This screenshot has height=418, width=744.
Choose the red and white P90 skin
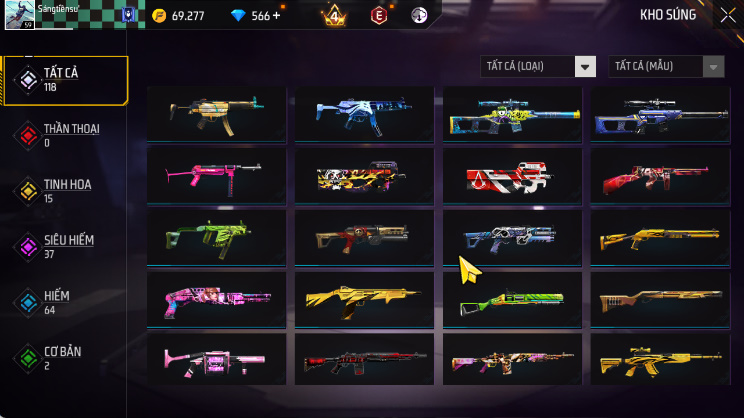click(x=512, y=177)
